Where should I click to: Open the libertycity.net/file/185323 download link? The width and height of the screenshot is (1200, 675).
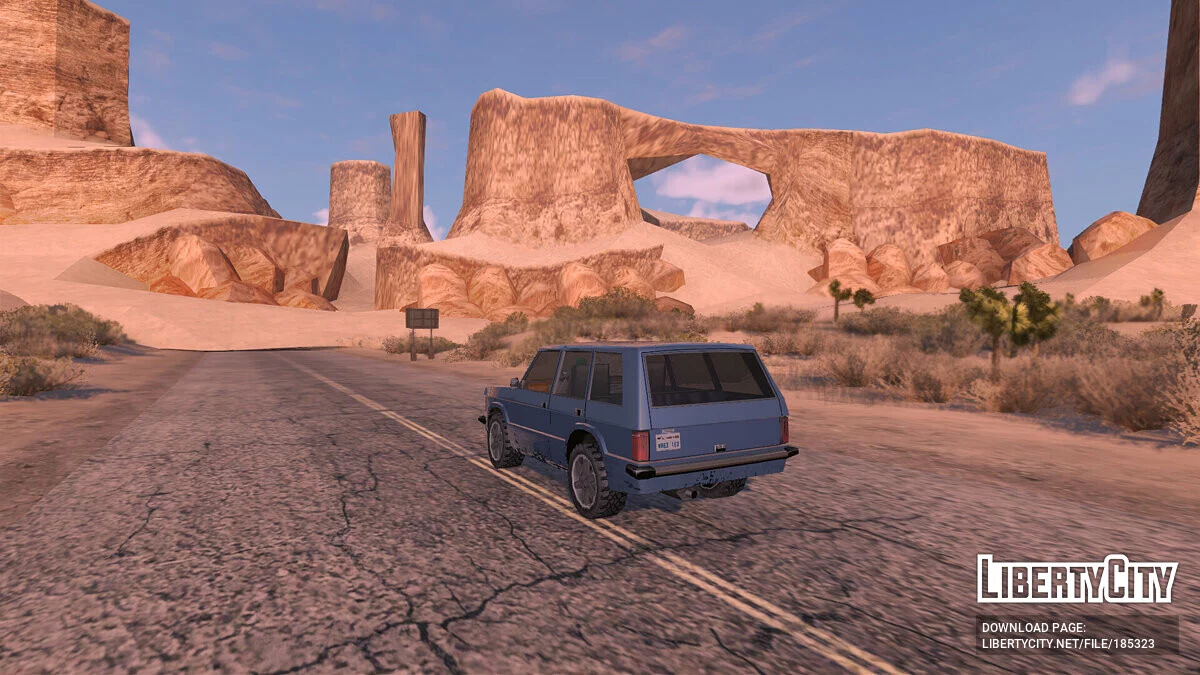pos(1068,644)
